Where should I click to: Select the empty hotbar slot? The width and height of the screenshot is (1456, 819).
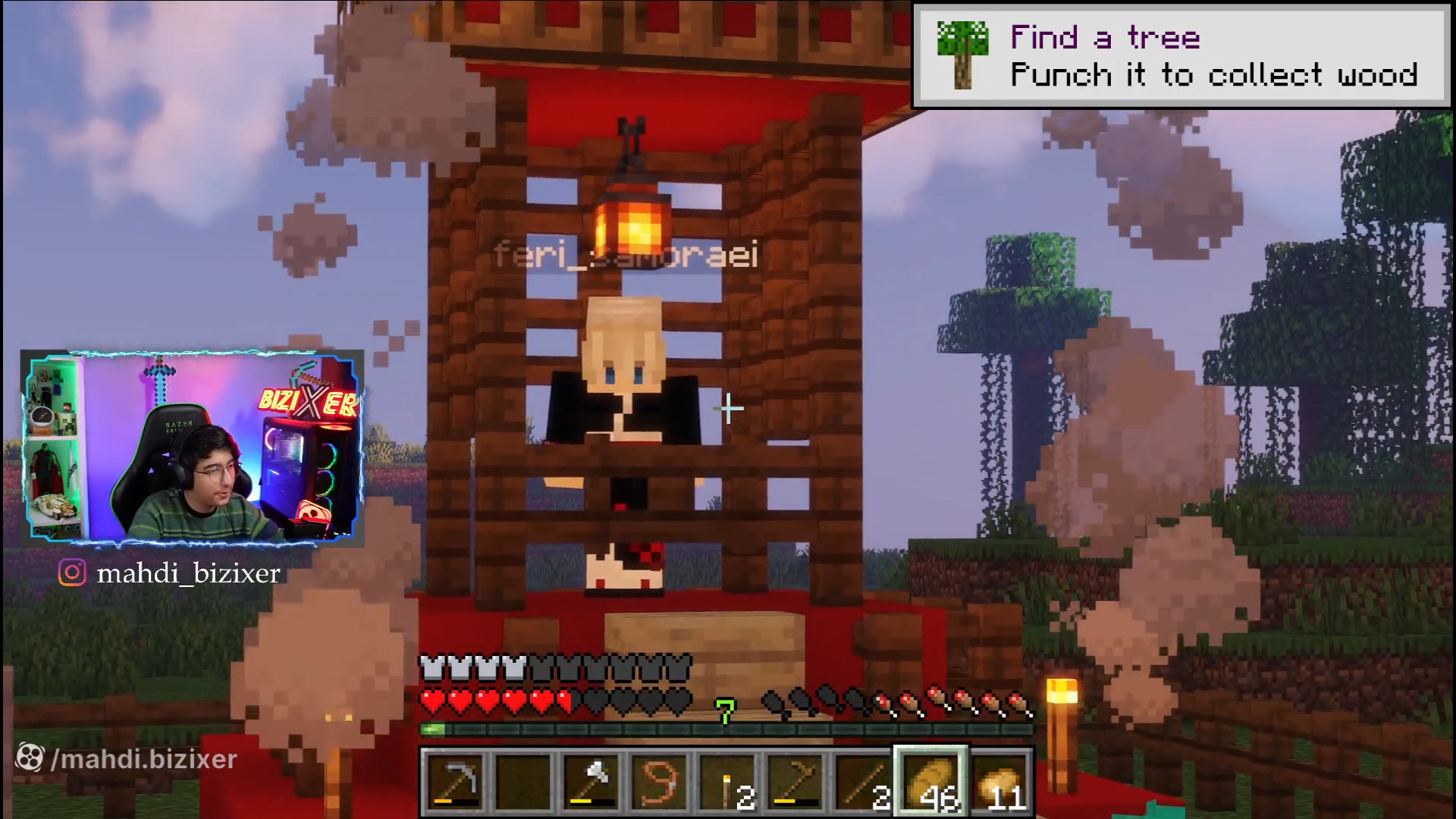(x=524, y=782)
